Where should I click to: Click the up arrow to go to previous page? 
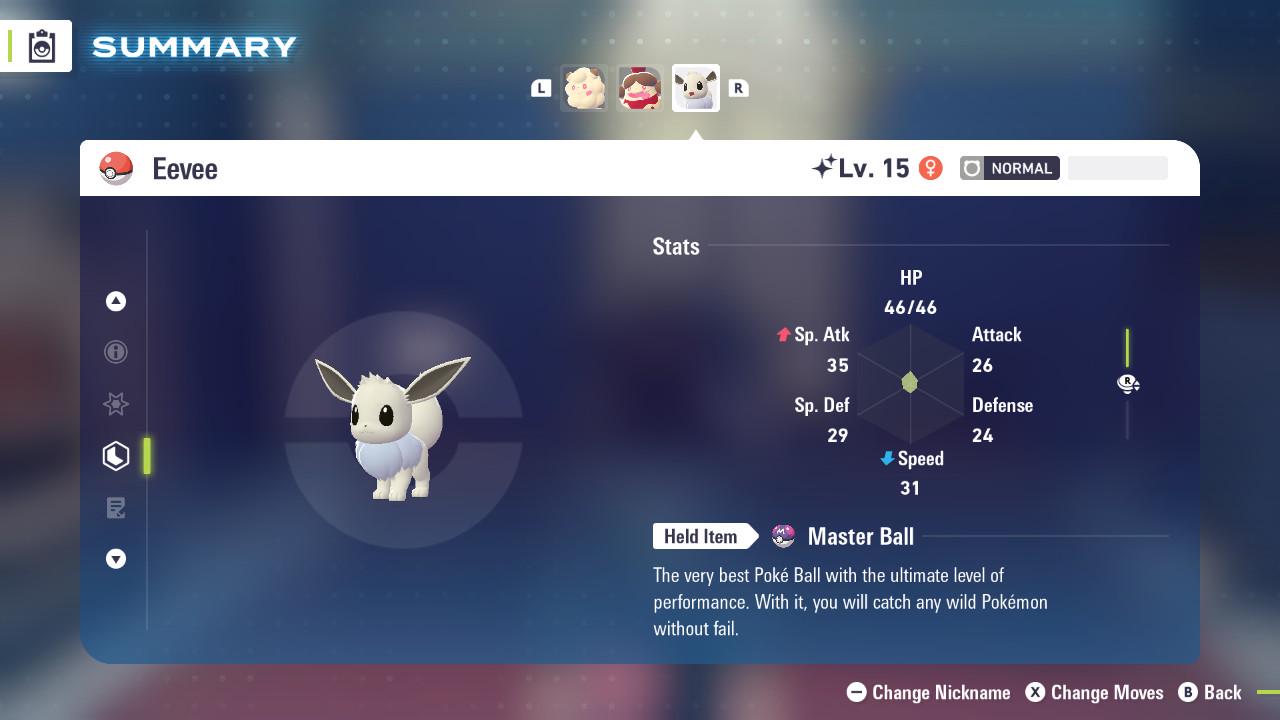116,301
